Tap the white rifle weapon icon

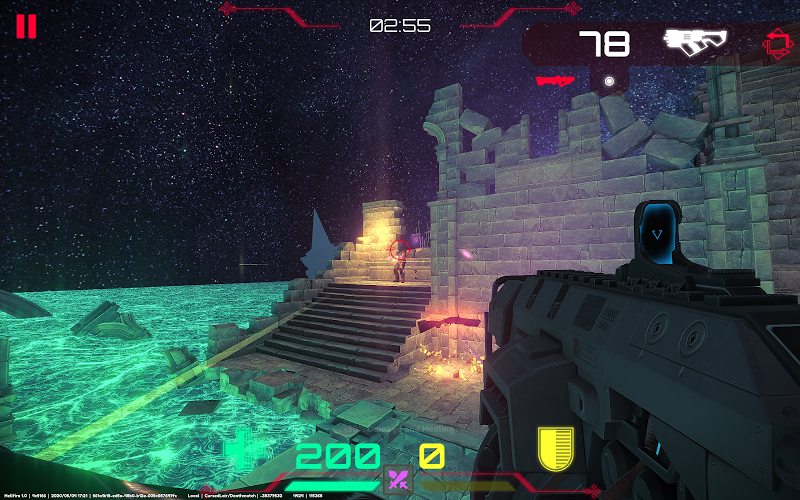696,41
